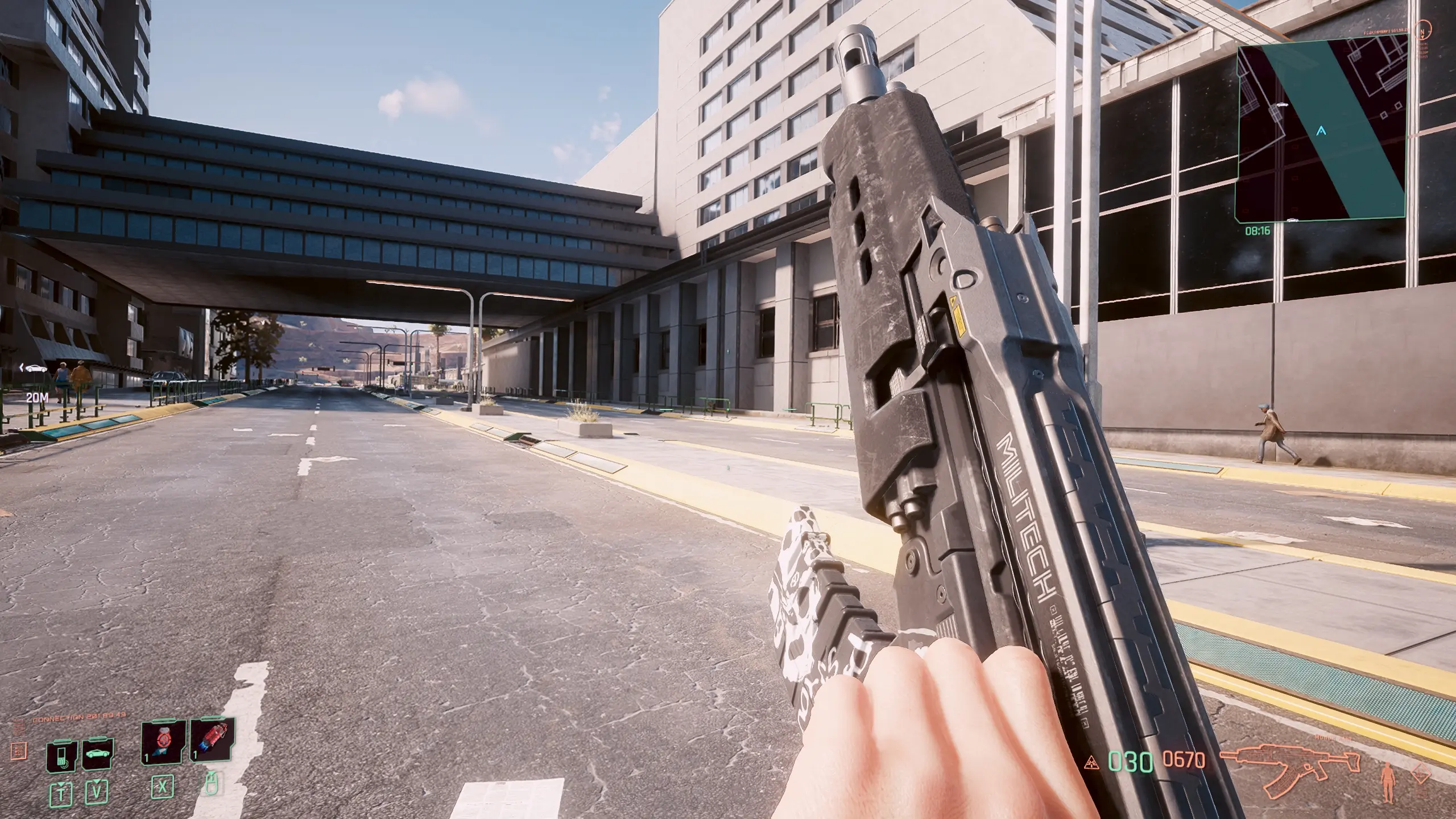Viewport: 1456px width, 819px height.
Task: Open the phone quick-slot
Action: (62, 756)
